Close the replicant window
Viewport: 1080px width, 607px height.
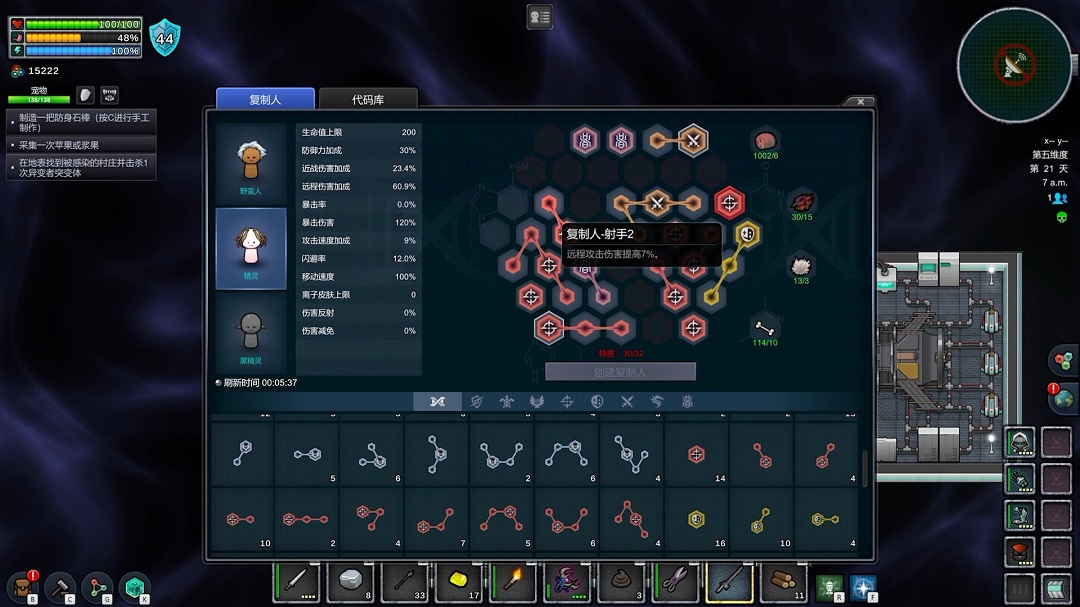point(861,101)
